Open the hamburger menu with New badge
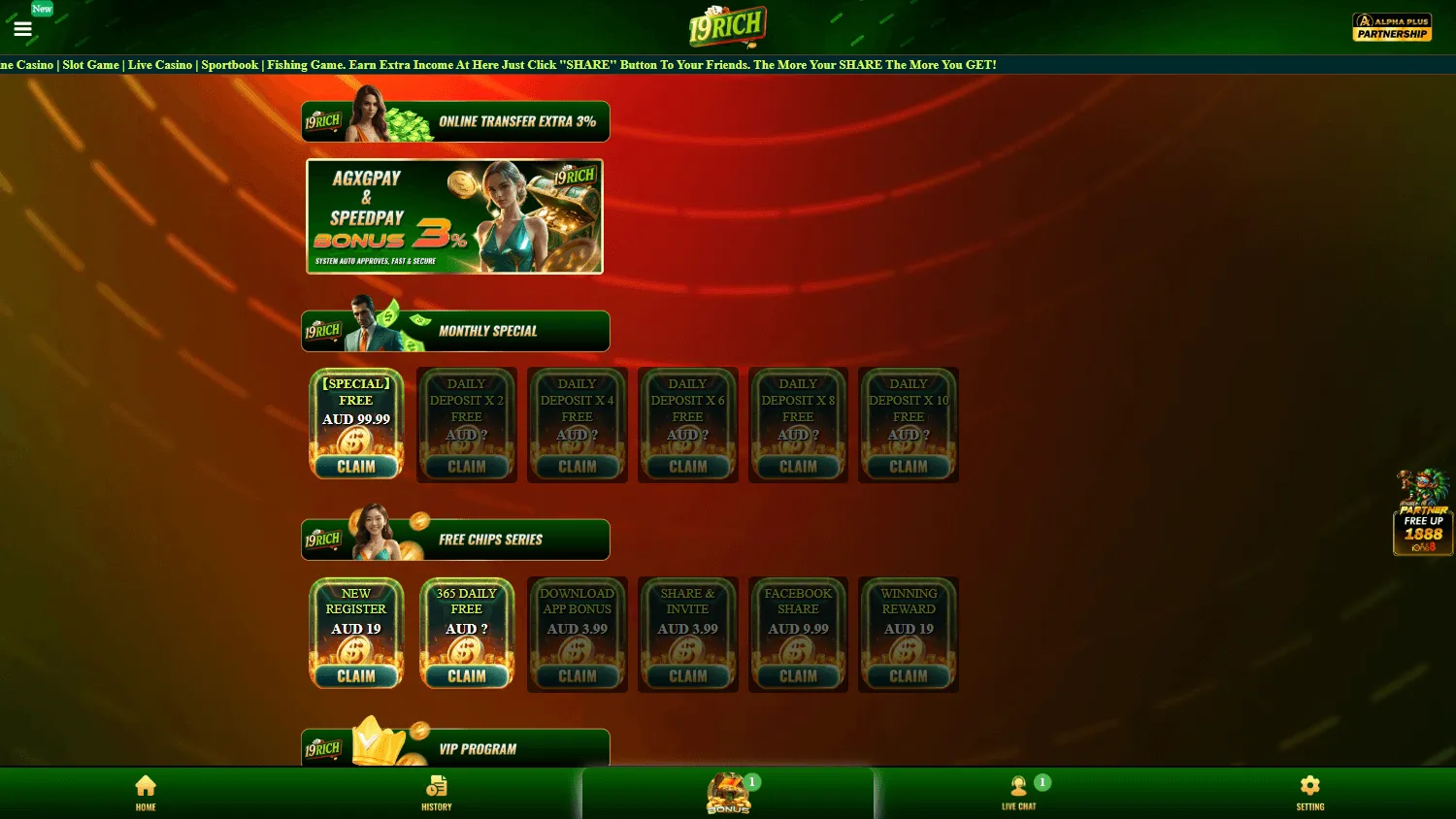 click(x=22, y=28)
